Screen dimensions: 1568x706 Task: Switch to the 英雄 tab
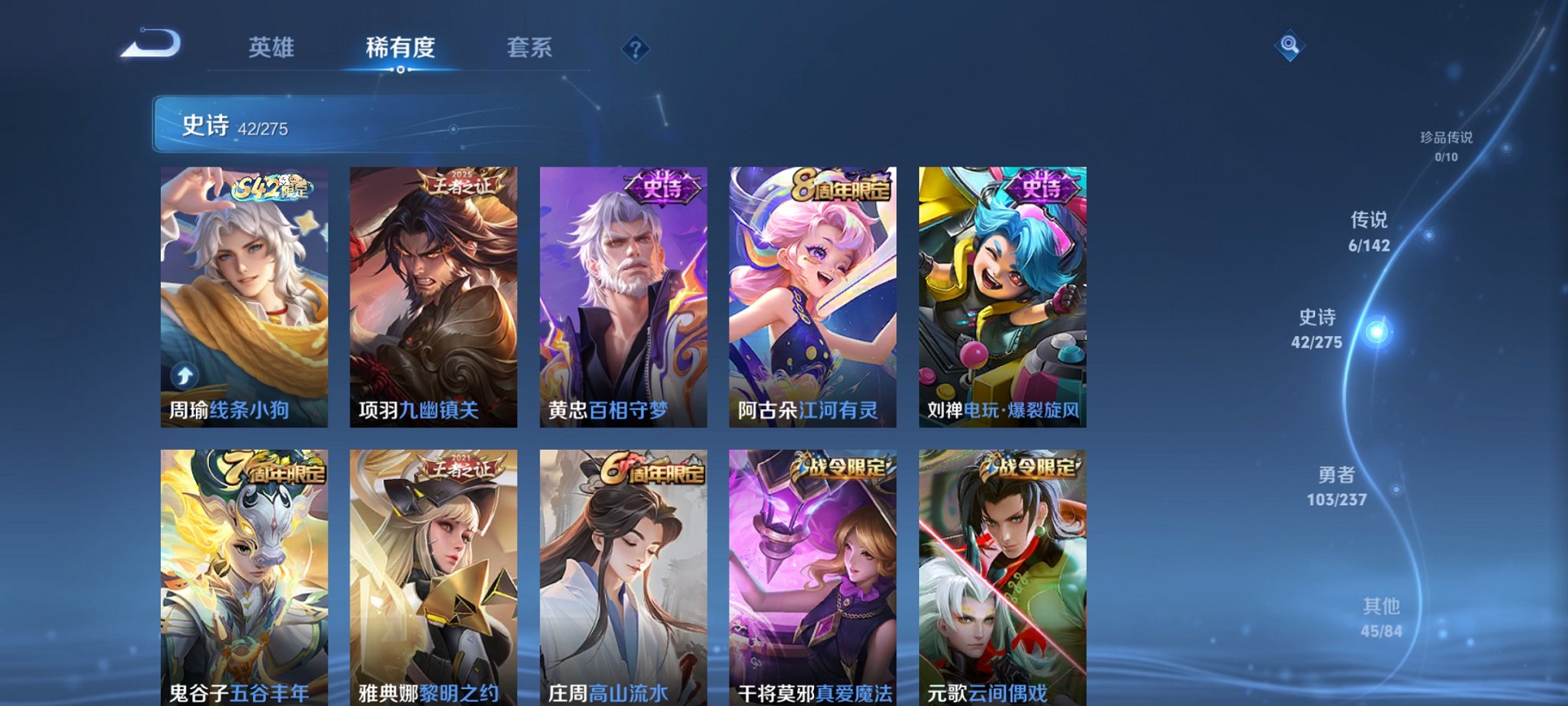(271, 48)
